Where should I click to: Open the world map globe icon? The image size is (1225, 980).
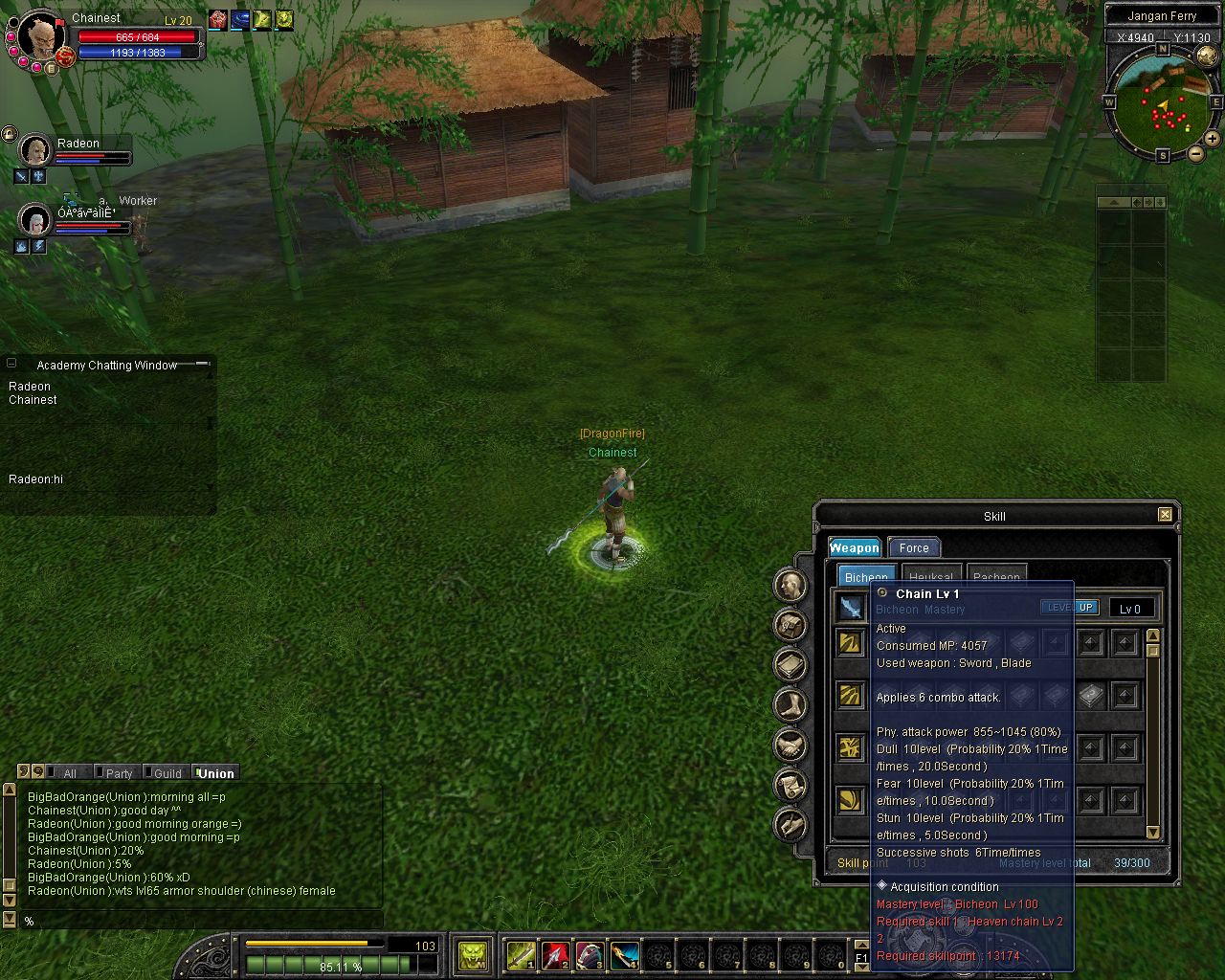point(1206,57)
